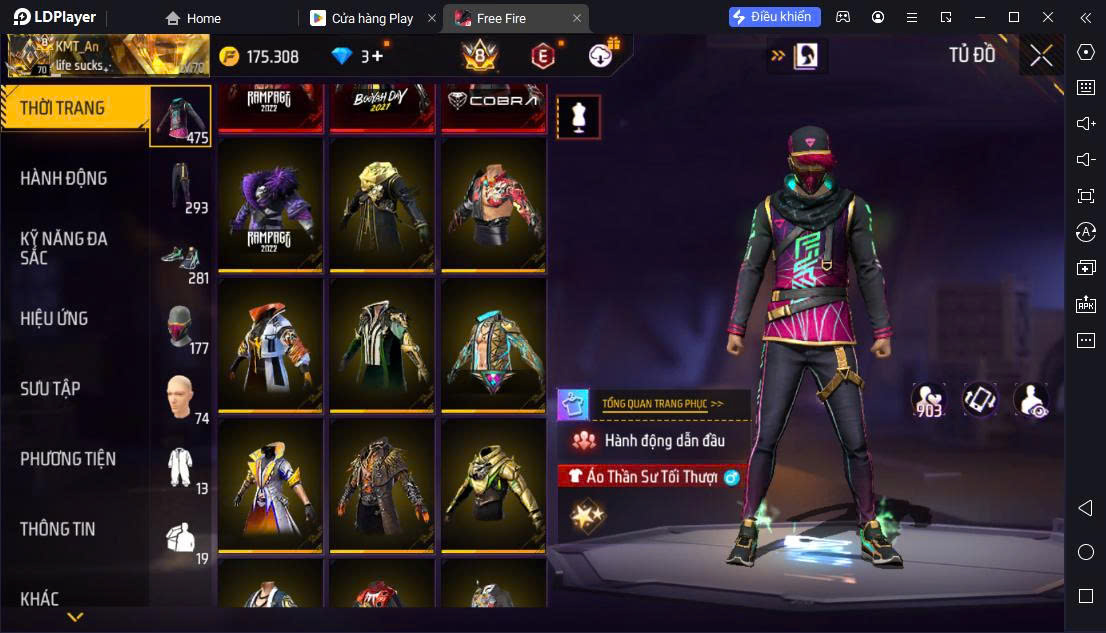Image resolution: width=1106 pixels, height=633 pixels.
Task: Open the Hành Động category
Action: click(64, 178)
